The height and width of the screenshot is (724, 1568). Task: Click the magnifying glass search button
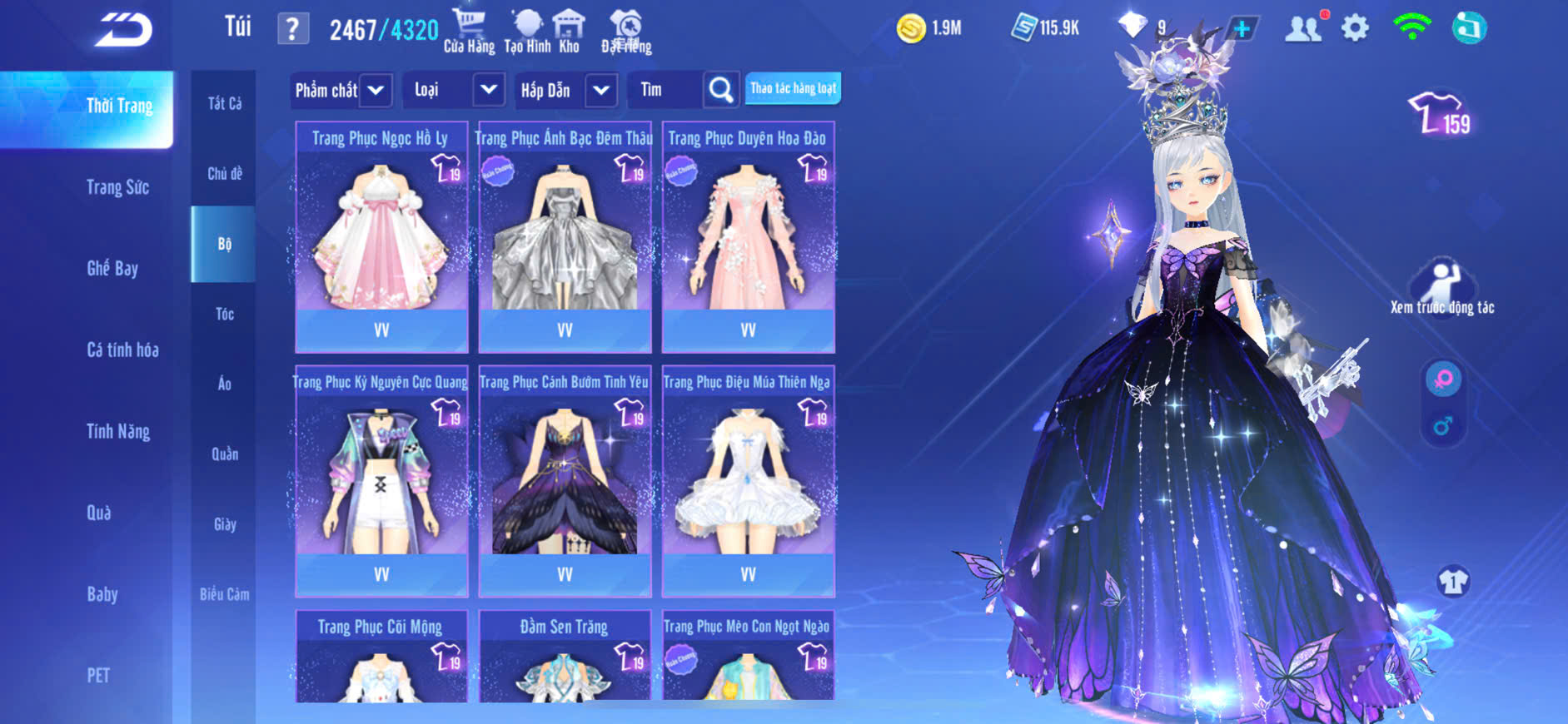tap(721, 90)
